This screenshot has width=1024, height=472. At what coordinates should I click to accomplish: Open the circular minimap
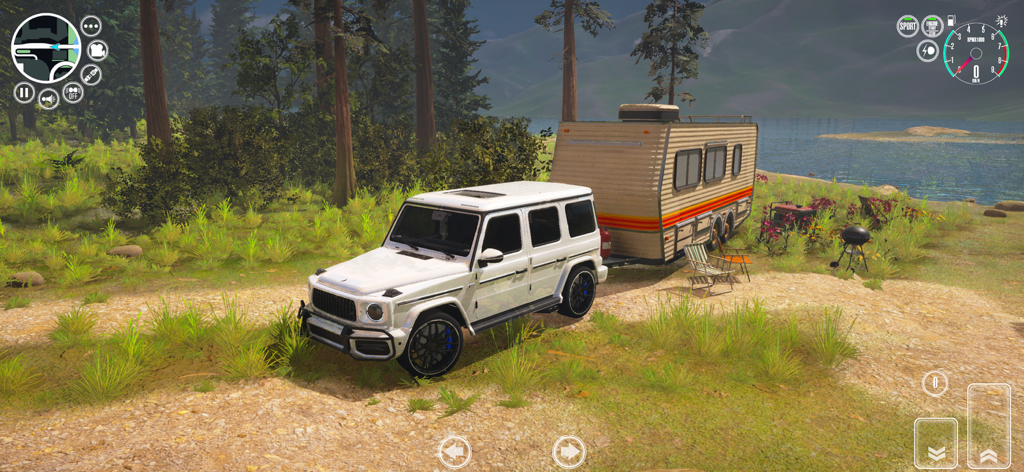tap(45, 47)
